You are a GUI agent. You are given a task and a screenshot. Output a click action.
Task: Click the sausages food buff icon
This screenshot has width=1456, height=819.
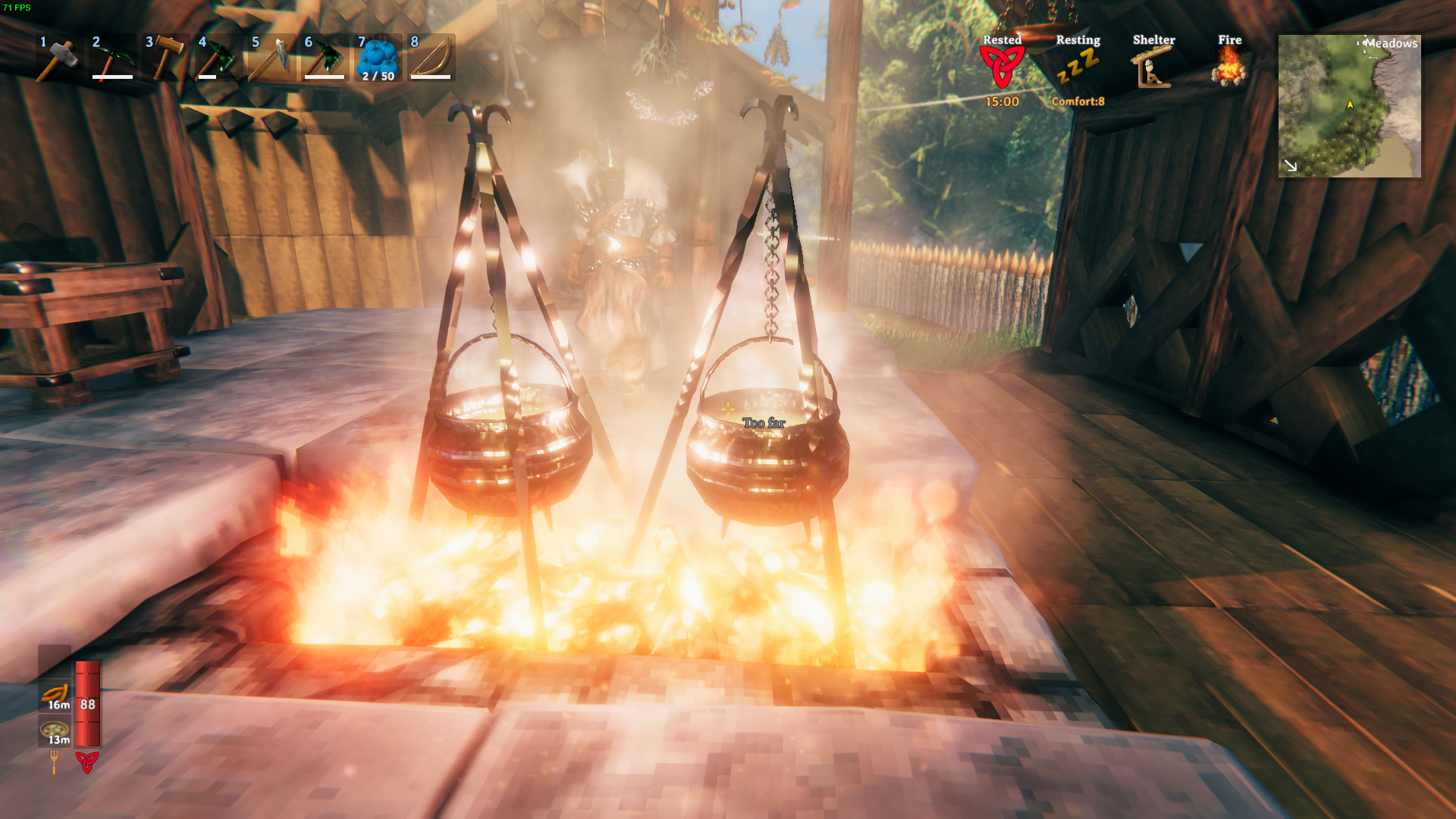[x=55, y=695]
